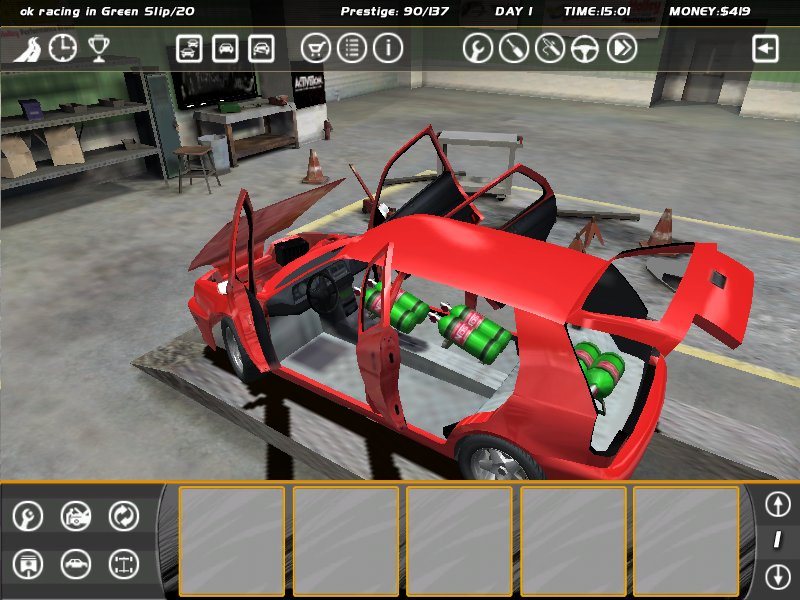Open the list icon in the top bar
The width and height of the screenshot is (800, 600).
click(351, 48)
